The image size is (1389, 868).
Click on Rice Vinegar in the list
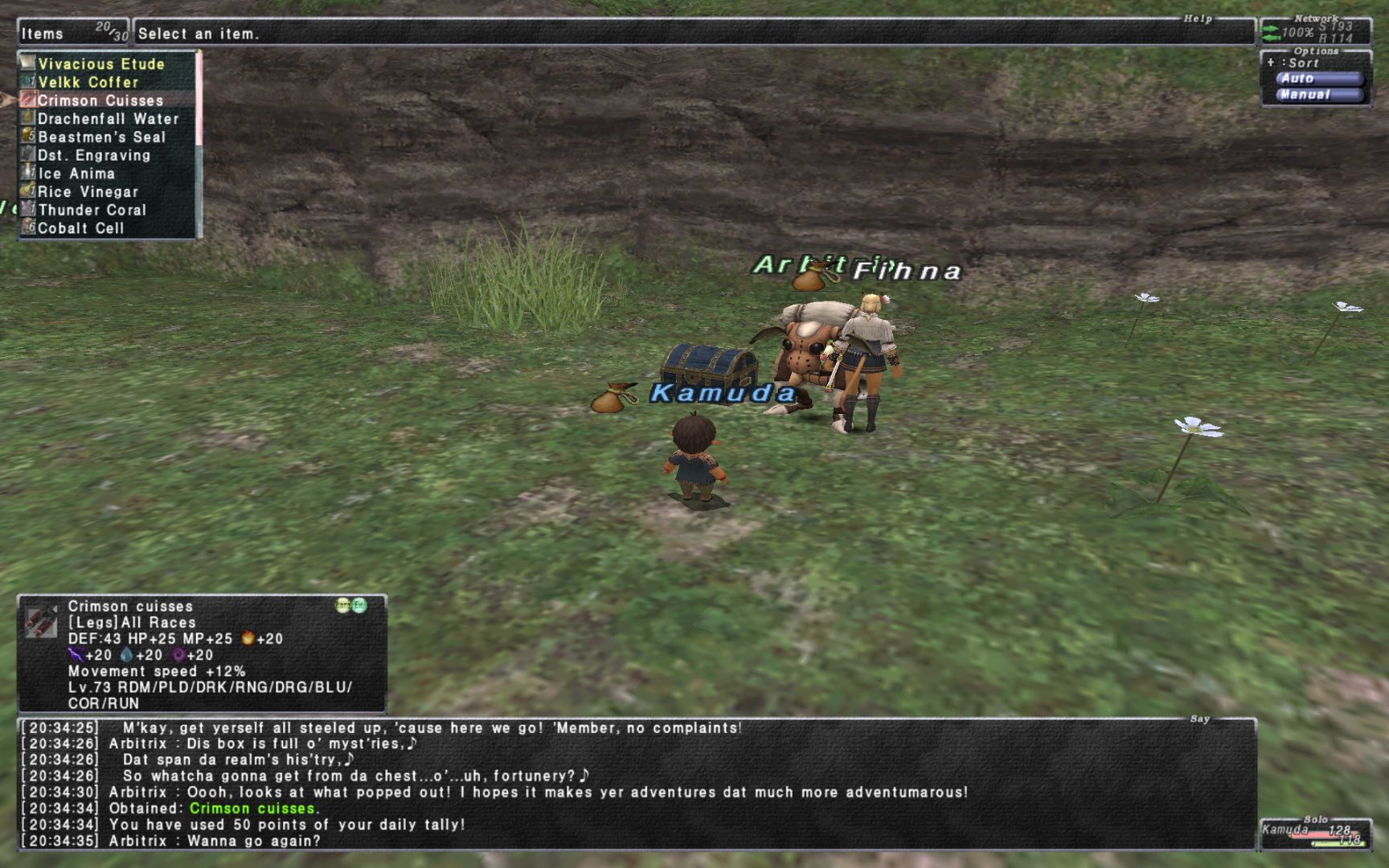88,192
